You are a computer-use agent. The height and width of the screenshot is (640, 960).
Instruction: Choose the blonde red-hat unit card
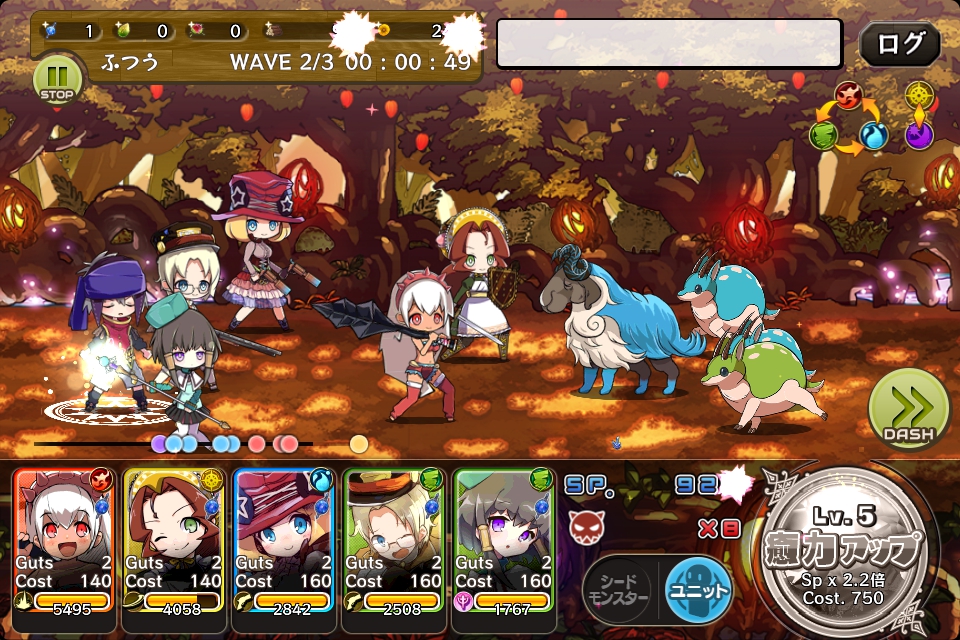click(x=284, y=540)
